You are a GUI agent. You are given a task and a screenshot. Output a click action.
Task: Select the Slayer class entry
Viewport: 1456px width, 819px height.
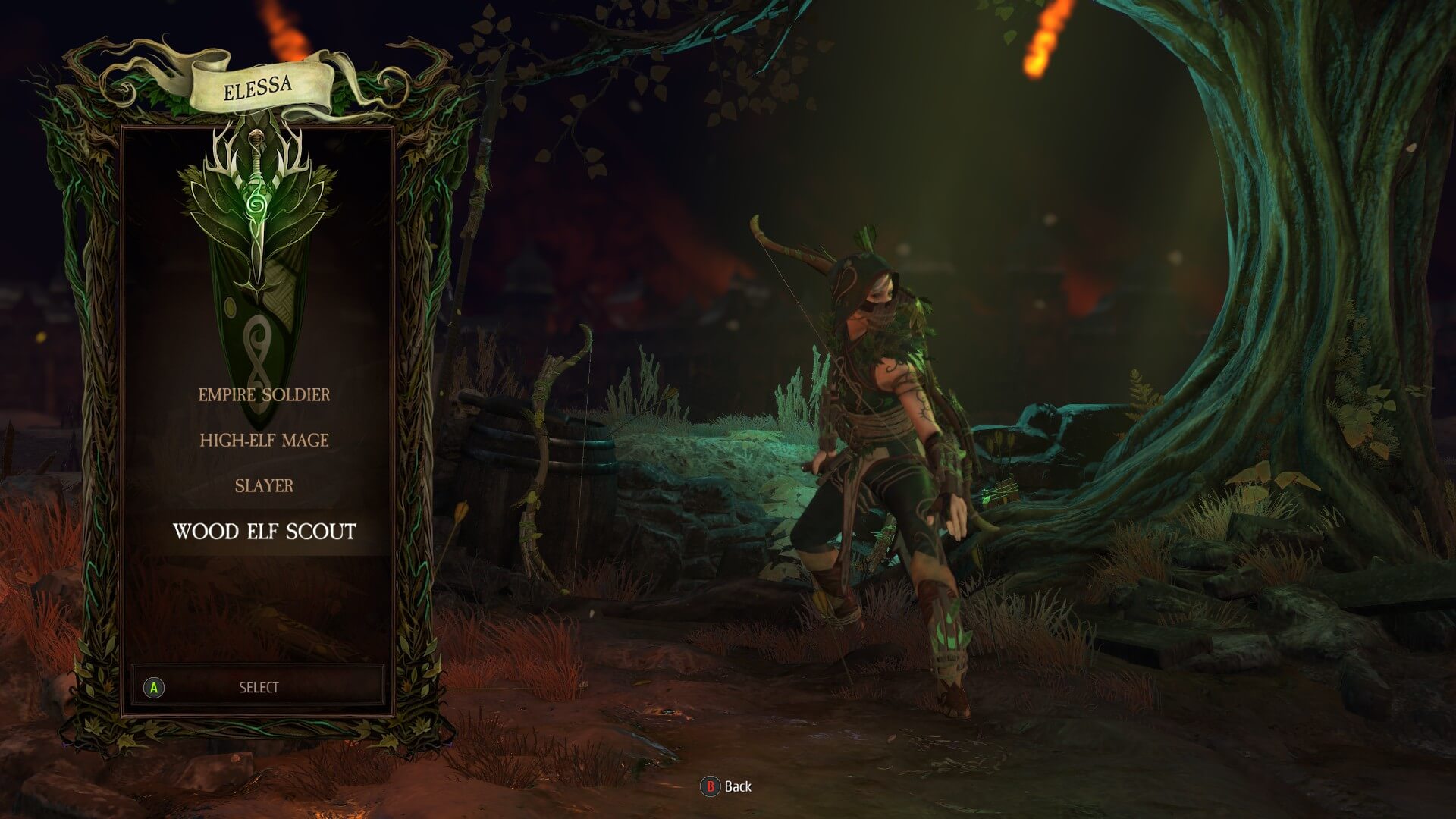(x=264, y=486)
